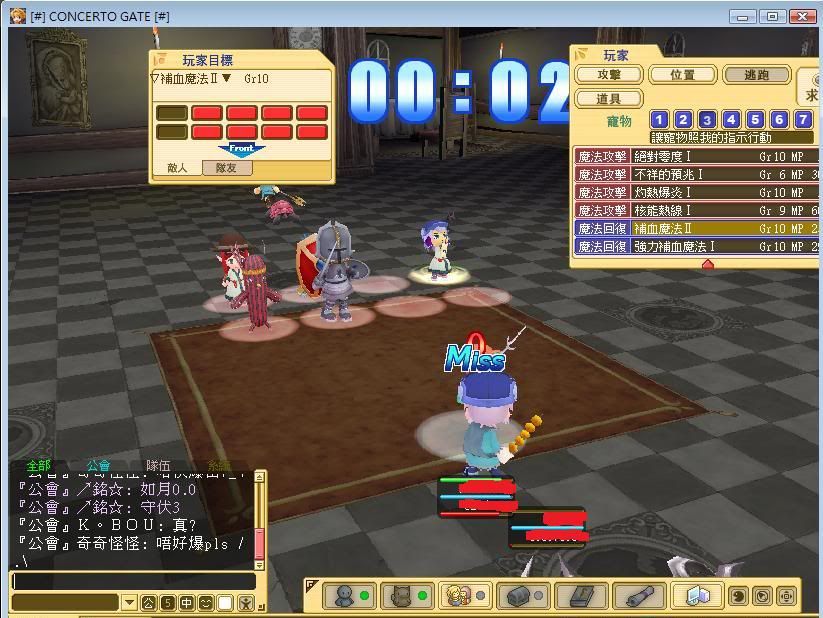This screenshot has height=618, width=823.
Task: Select pet slot number 7
Action: 803,120
